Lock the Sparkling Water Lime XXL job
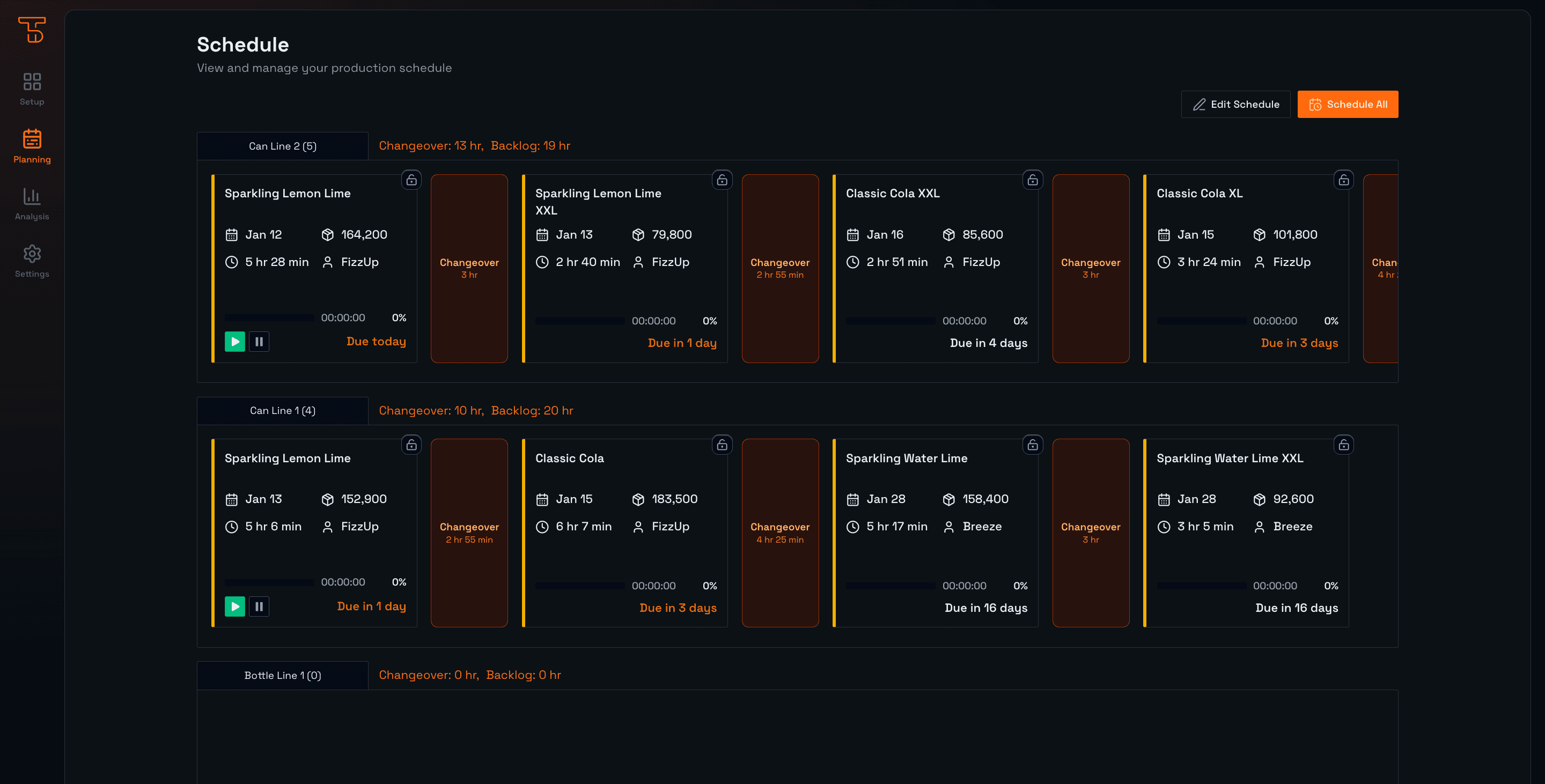Viewport: 1545px width, 784px height. 1345,444
